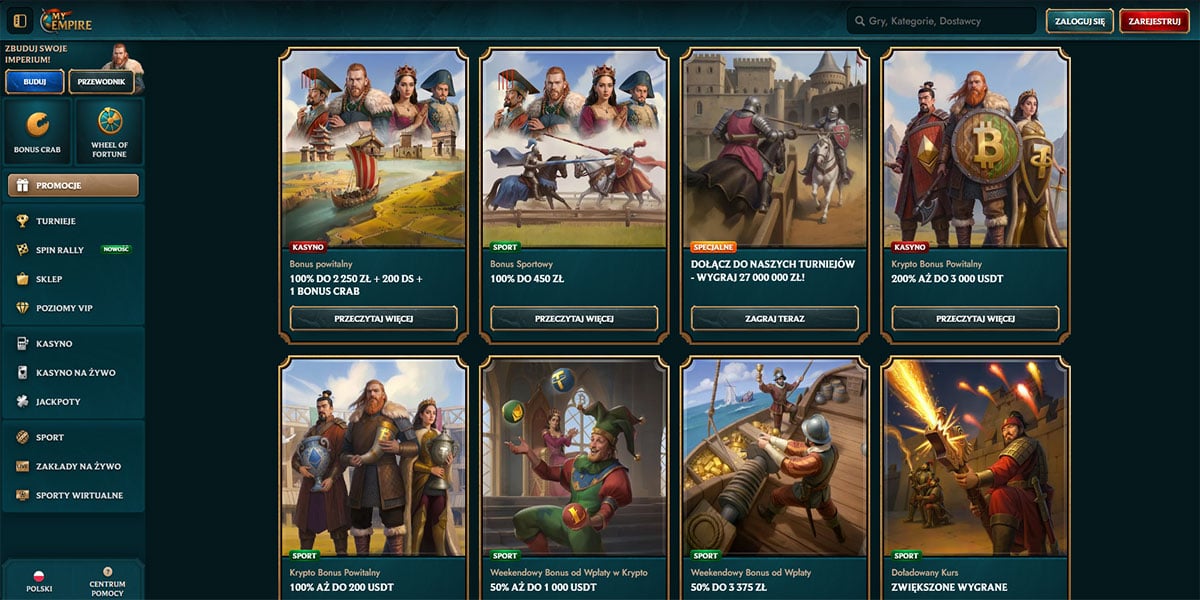Screen dimensions: 1200x600
Task: Click Zagraj Teraz on the tournaments card
Action: tap(775, 318)
